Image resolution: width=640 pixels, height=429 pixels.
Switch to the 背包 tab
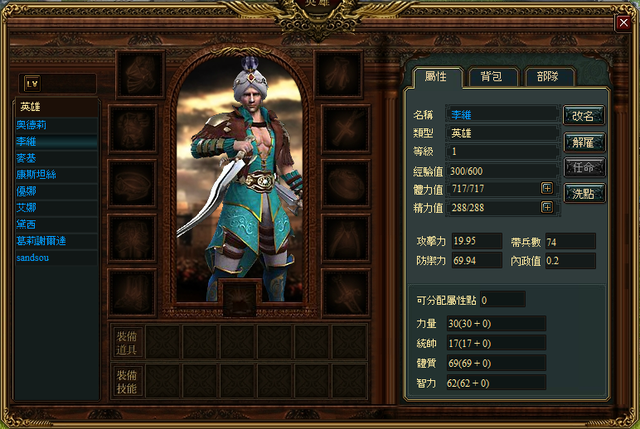(492, 76)
